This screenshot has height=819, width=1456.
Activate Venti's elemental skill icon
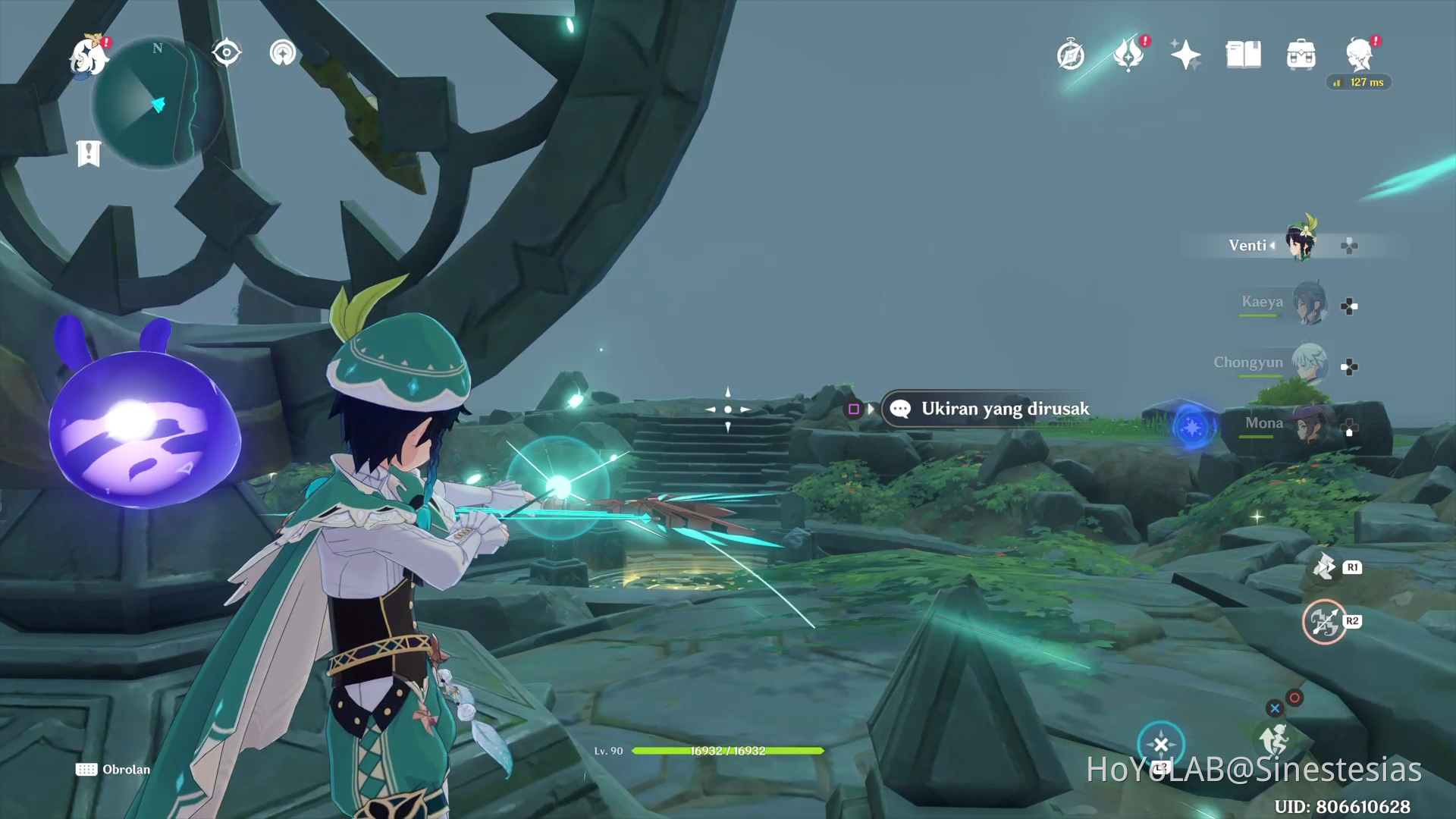click(x=1324, y=567)
